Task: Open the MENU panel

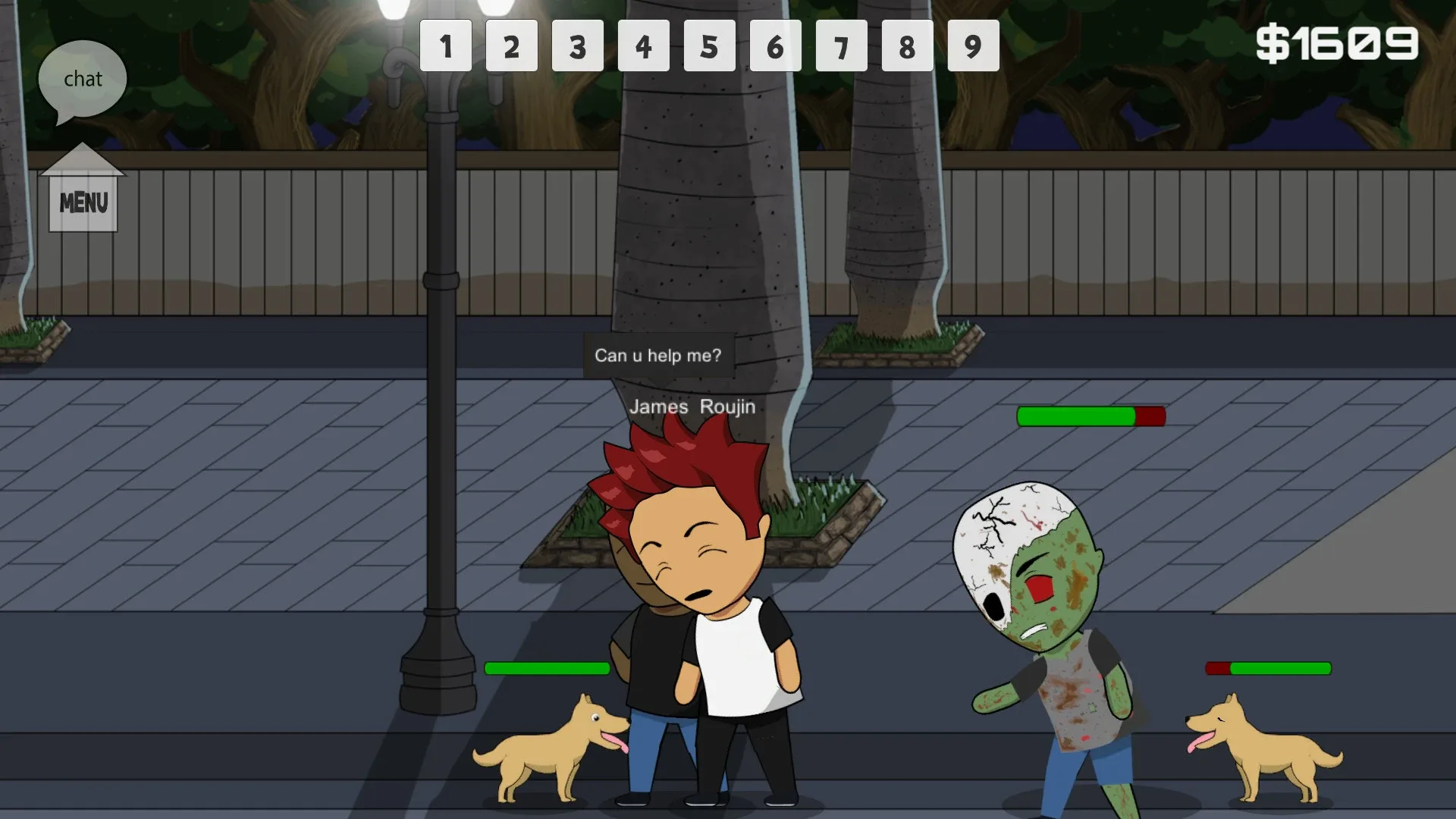Action: point(83,202)
